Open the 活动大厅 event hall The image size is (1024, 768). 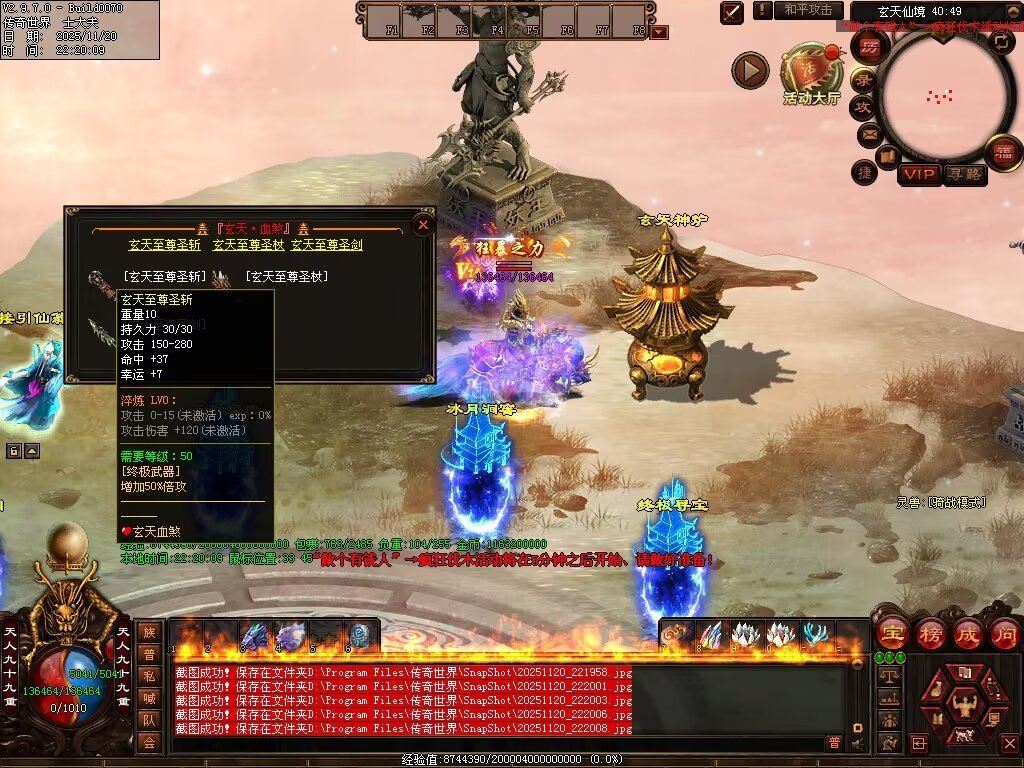tap(811, 70)
